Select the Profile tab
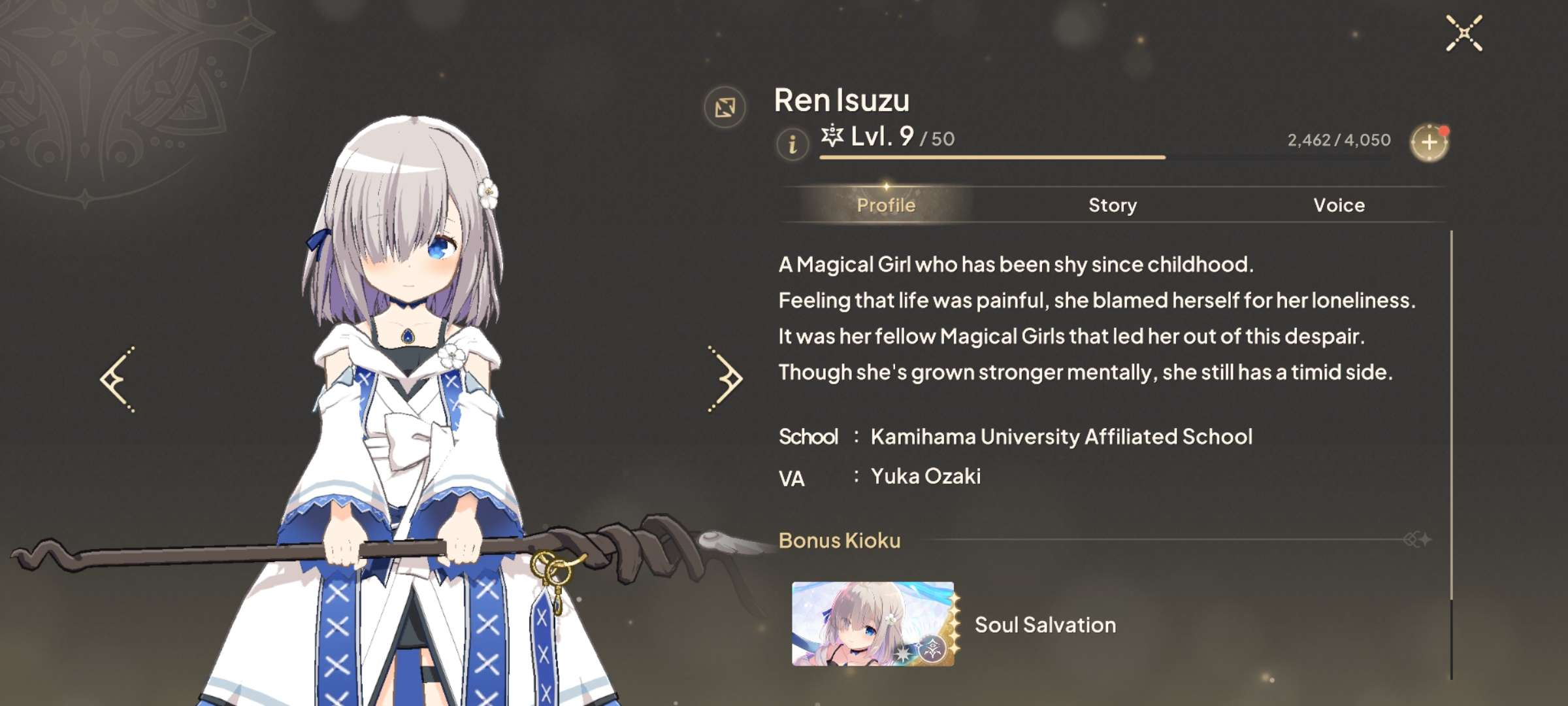 click(x=885, y=205)
